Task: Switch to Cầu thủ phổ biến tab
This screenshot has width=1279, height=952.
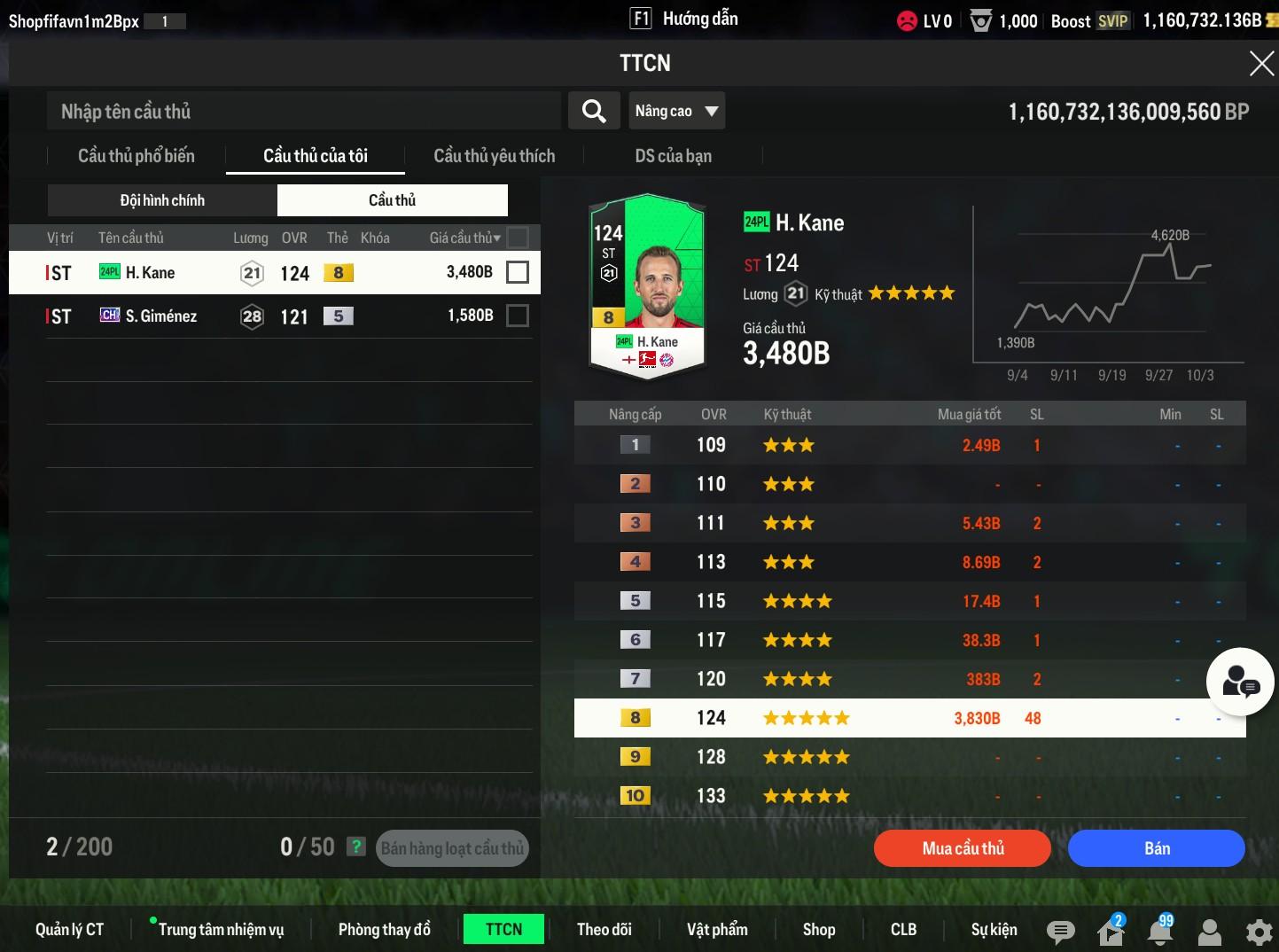Action: pyautogui.click(x=136, y=156)
